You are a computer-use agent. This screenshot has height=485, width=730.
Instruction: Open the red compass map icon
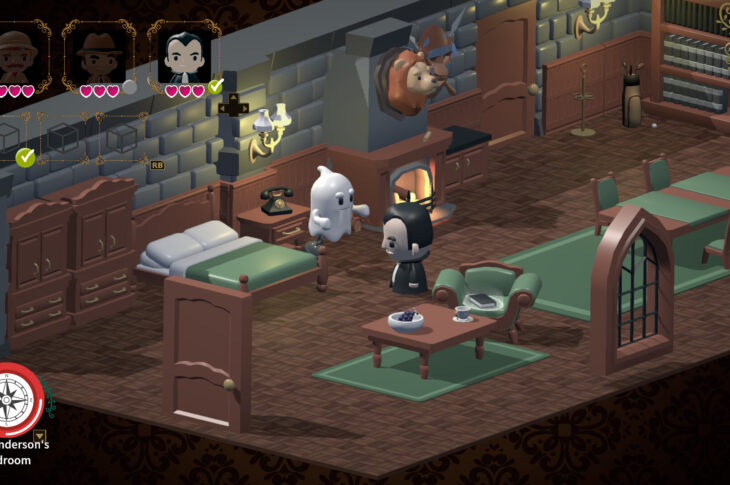click(x=15, y=400)
